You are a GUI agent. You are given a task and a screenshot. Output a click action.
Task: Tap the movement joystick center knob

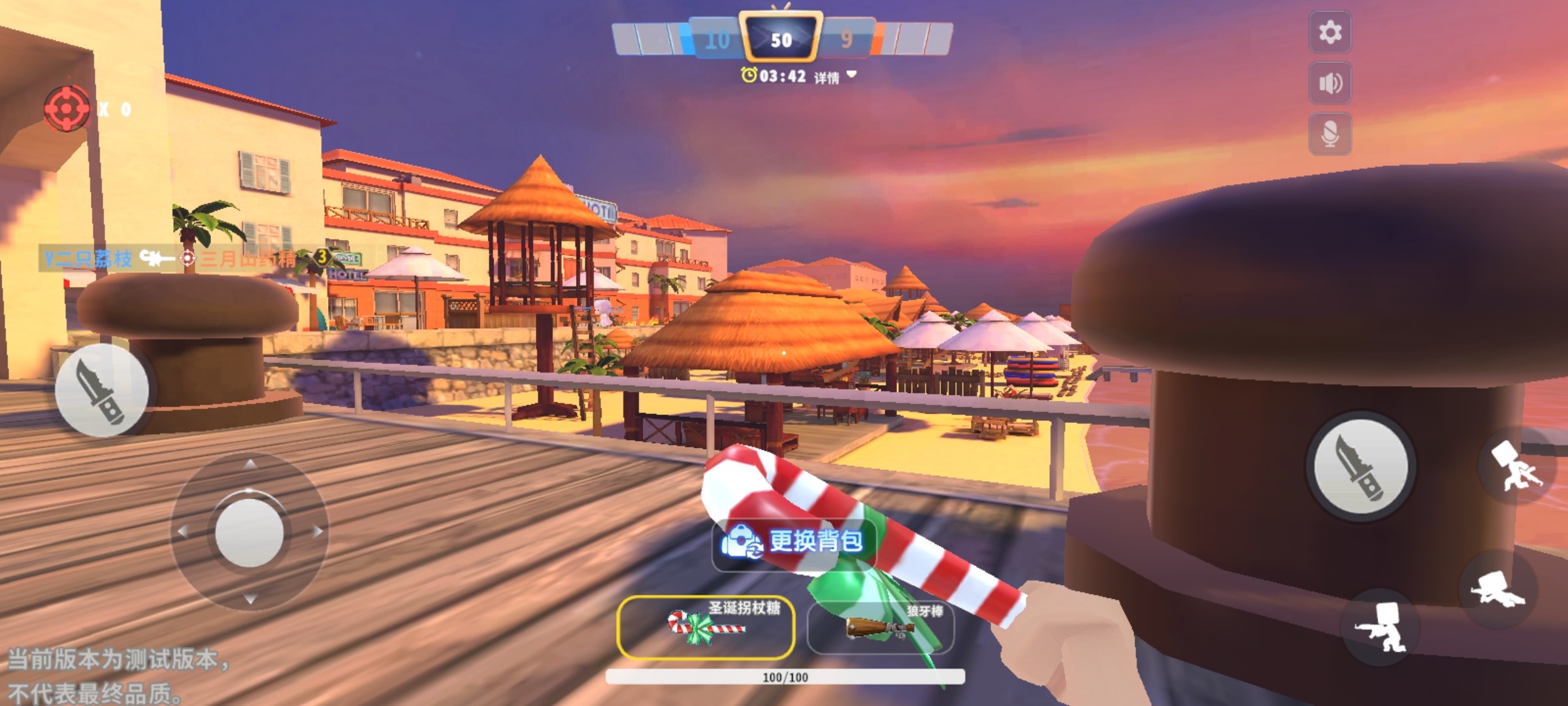point(249,532)
